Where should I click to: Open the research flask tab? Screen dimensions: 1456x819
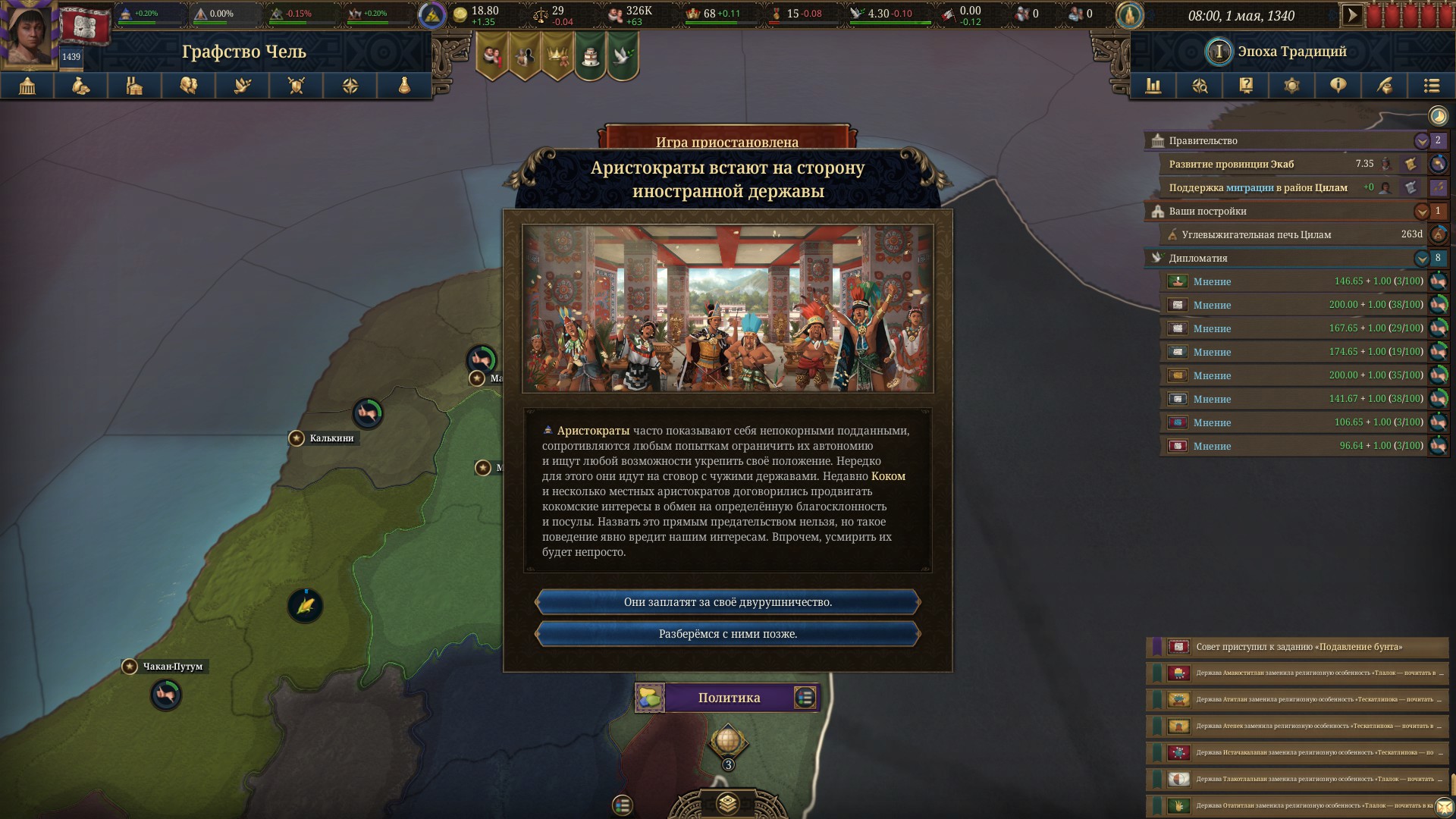(404, 86)
